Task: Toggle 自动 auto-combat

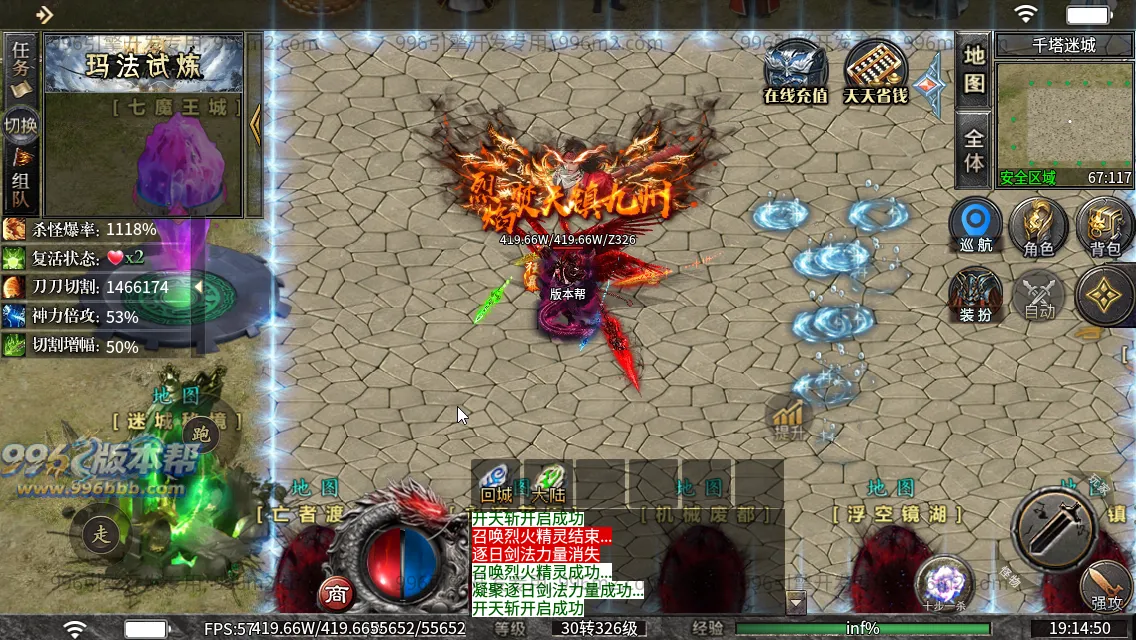Action: 1040,297
